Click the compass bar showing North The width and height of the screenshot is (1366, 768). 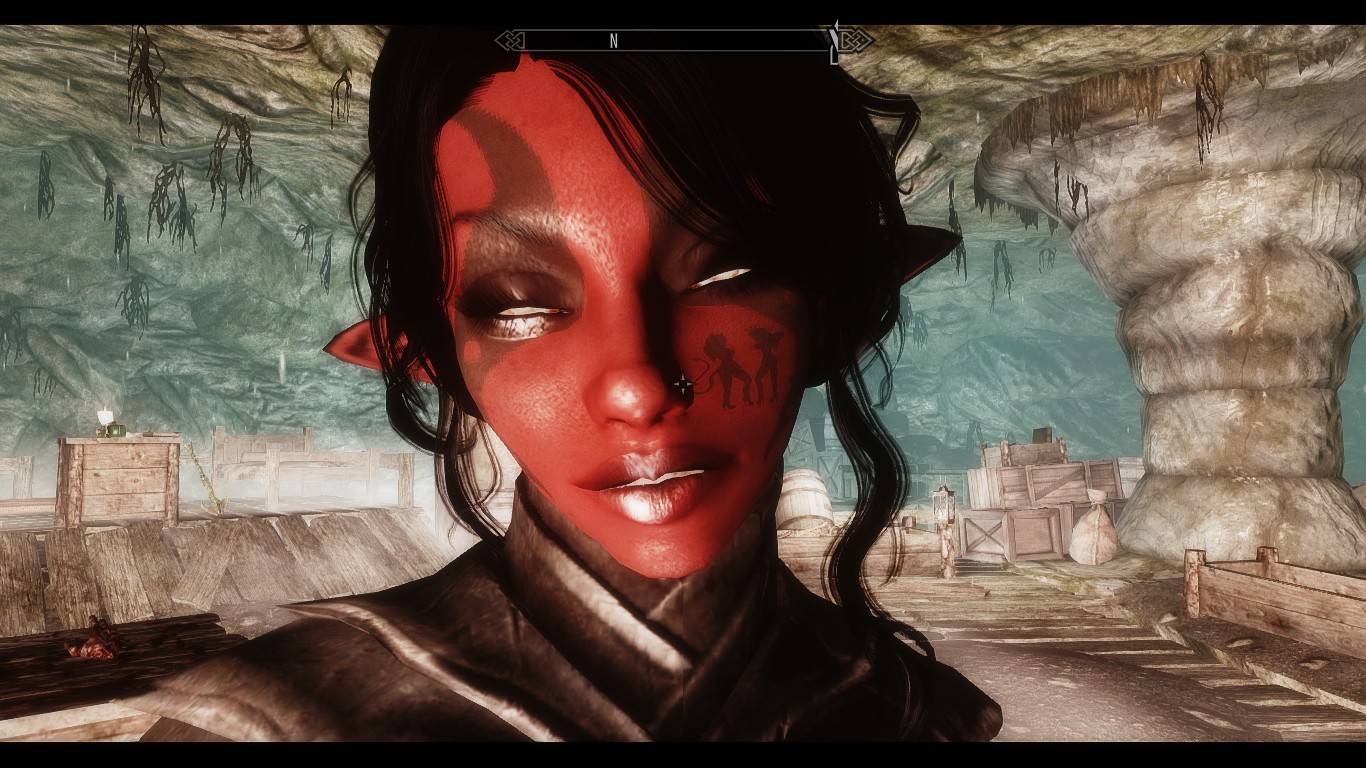point(684,41)
